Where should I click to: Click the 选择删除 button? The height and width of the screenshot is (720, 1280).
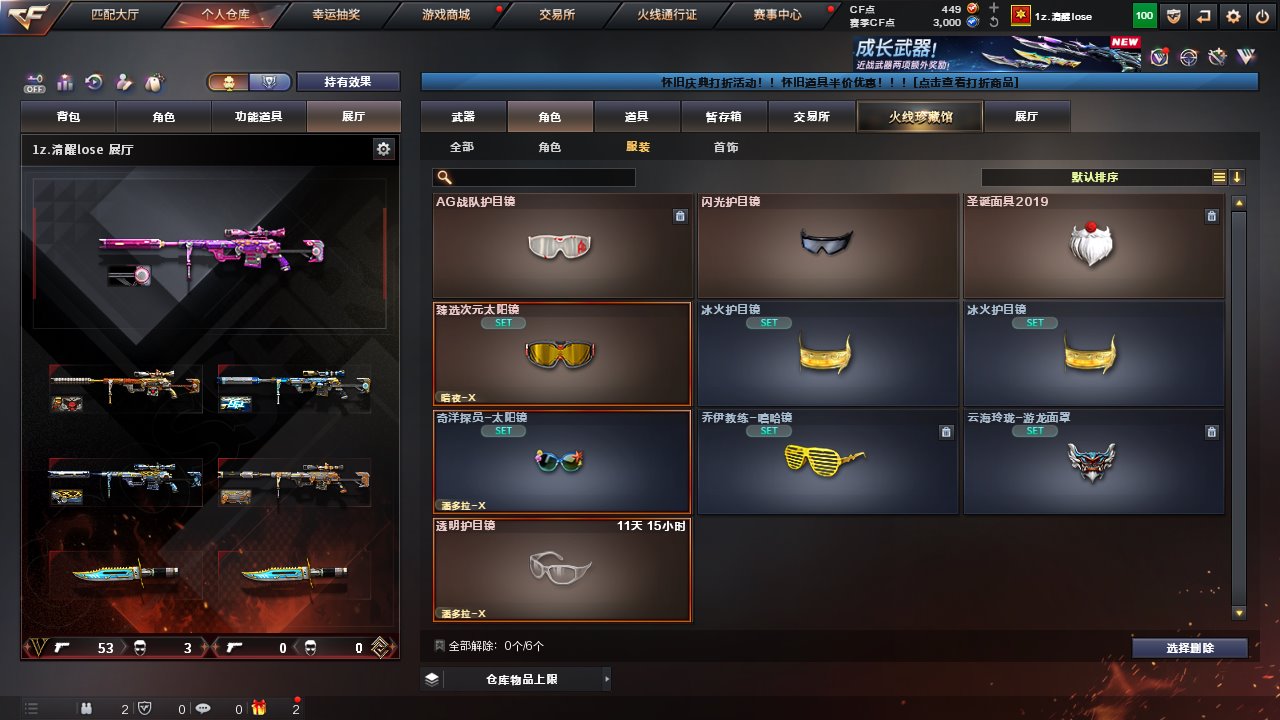click(x=1190, y=648)
